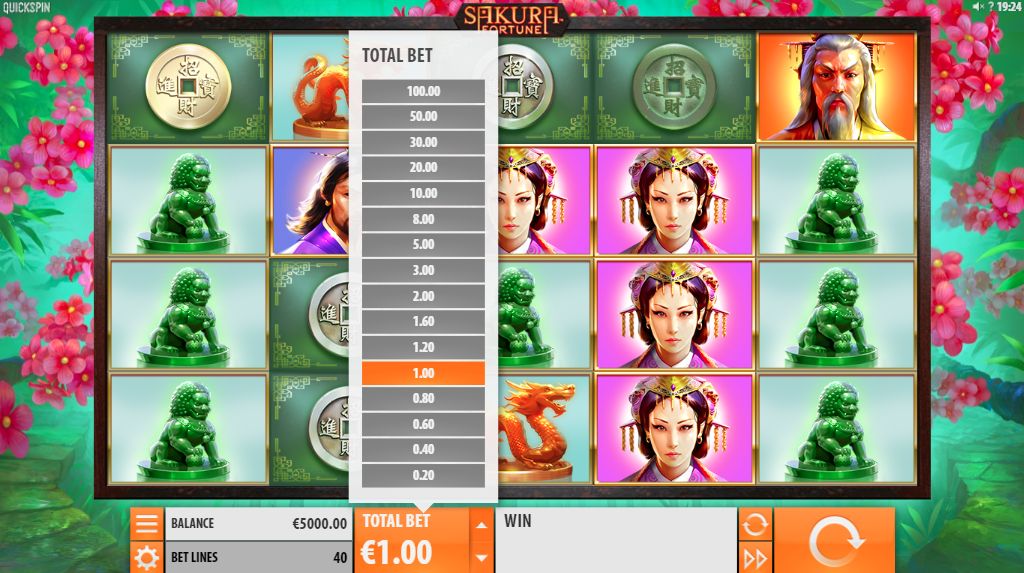Choose the 100.00 total bet option

click(x=423, y=91)
